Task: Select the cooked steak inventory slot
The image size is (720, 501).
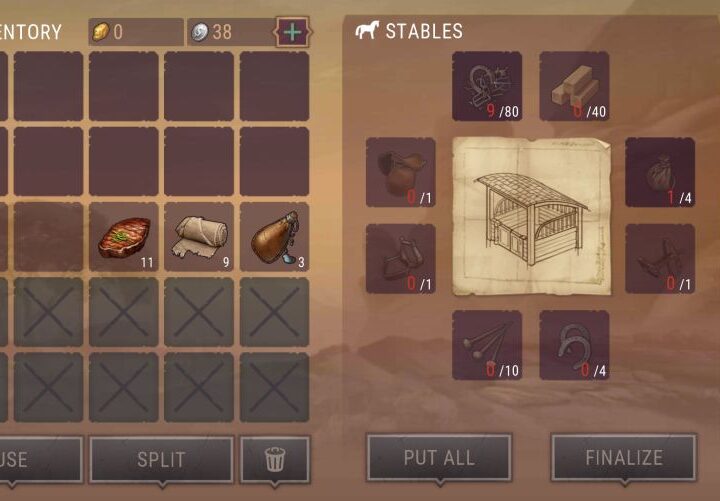Action: pos(124,237)
